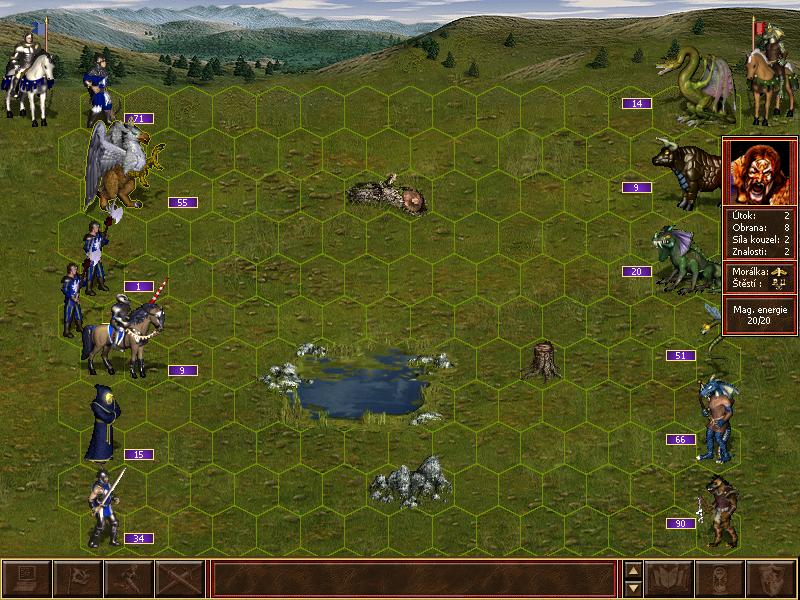The height and width of the screenshot is (600, 800).
Task: Choose the hourglass wait button
Action: tap(721, 579)
